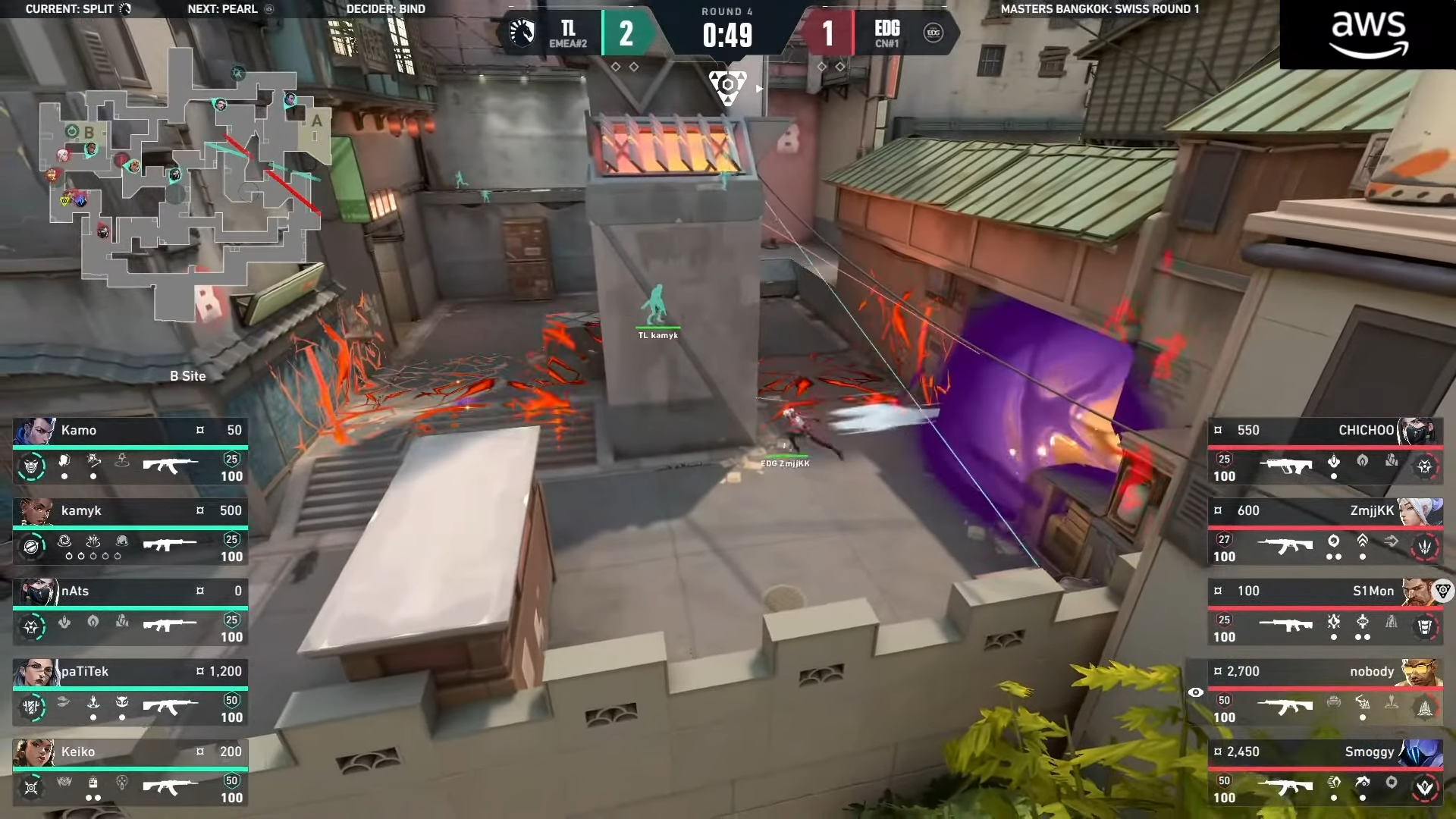Choose ZmjjKK's player row

1325,532
